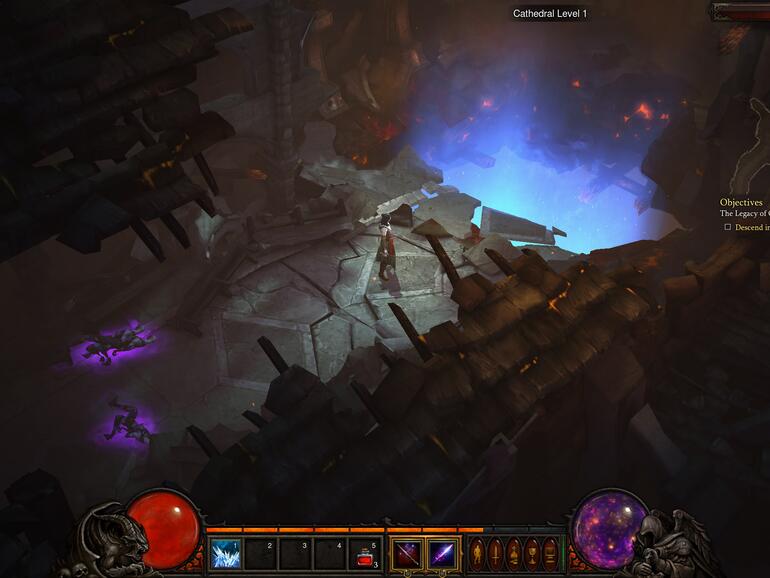Select the left mouse wand skill
The height and width of the screenshot is (578, 770).
pos(407,553)
